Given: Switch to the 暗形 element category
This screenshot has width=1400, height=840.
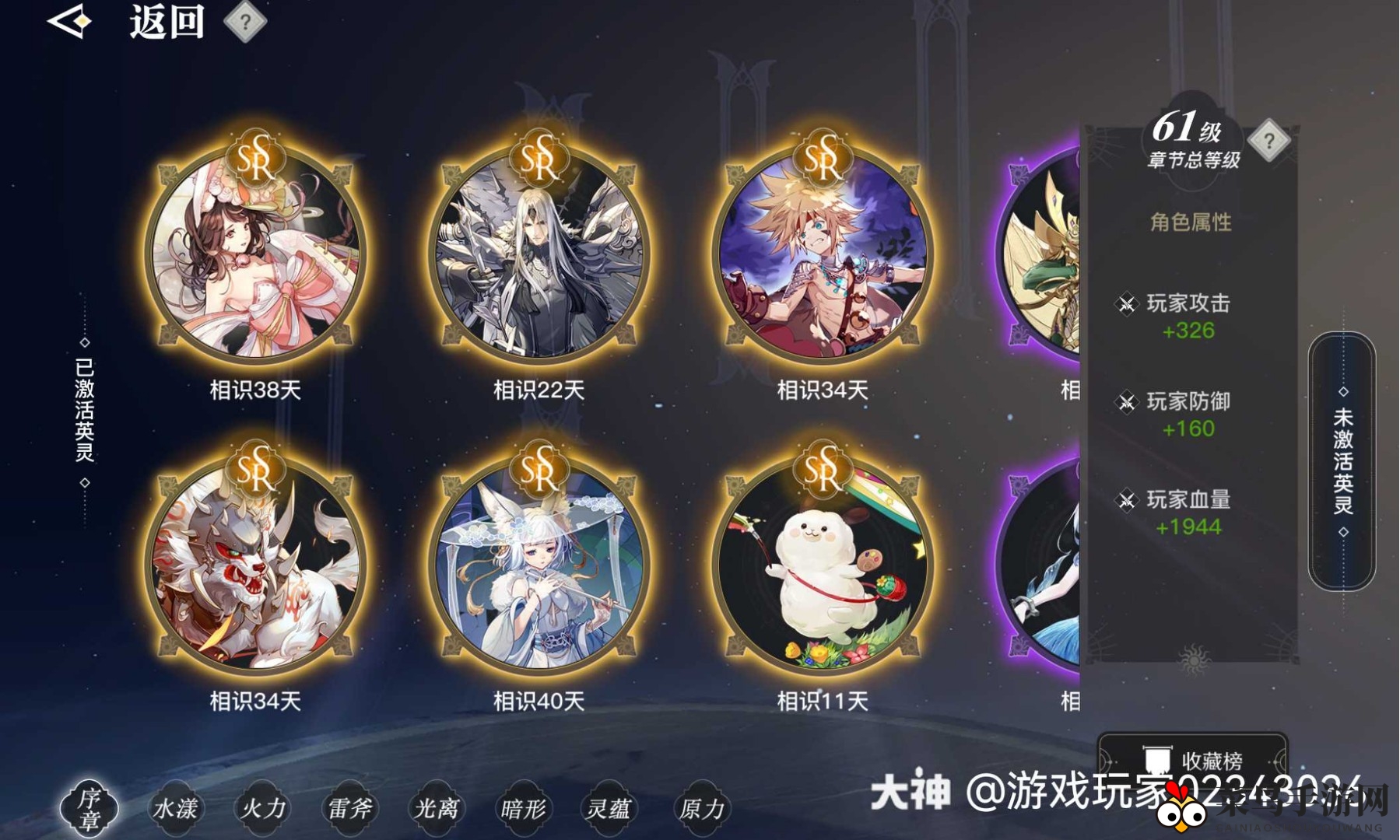Looking at the screenshot, I should click(x=526, y=809).
